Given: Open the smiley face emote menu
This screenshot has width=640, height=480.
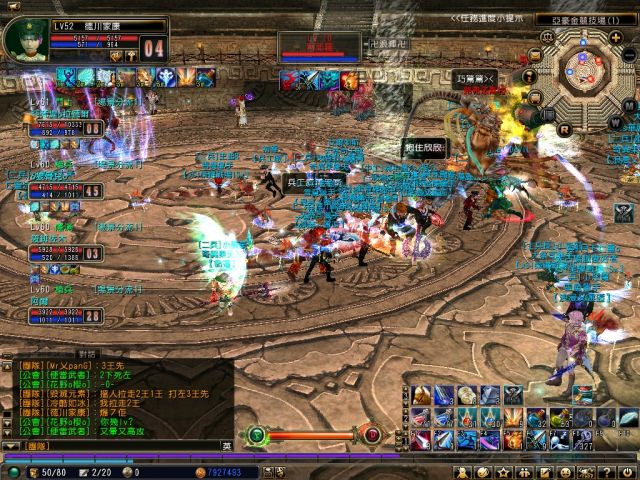Looking at the screenshot, I should [x=566, y=472].
